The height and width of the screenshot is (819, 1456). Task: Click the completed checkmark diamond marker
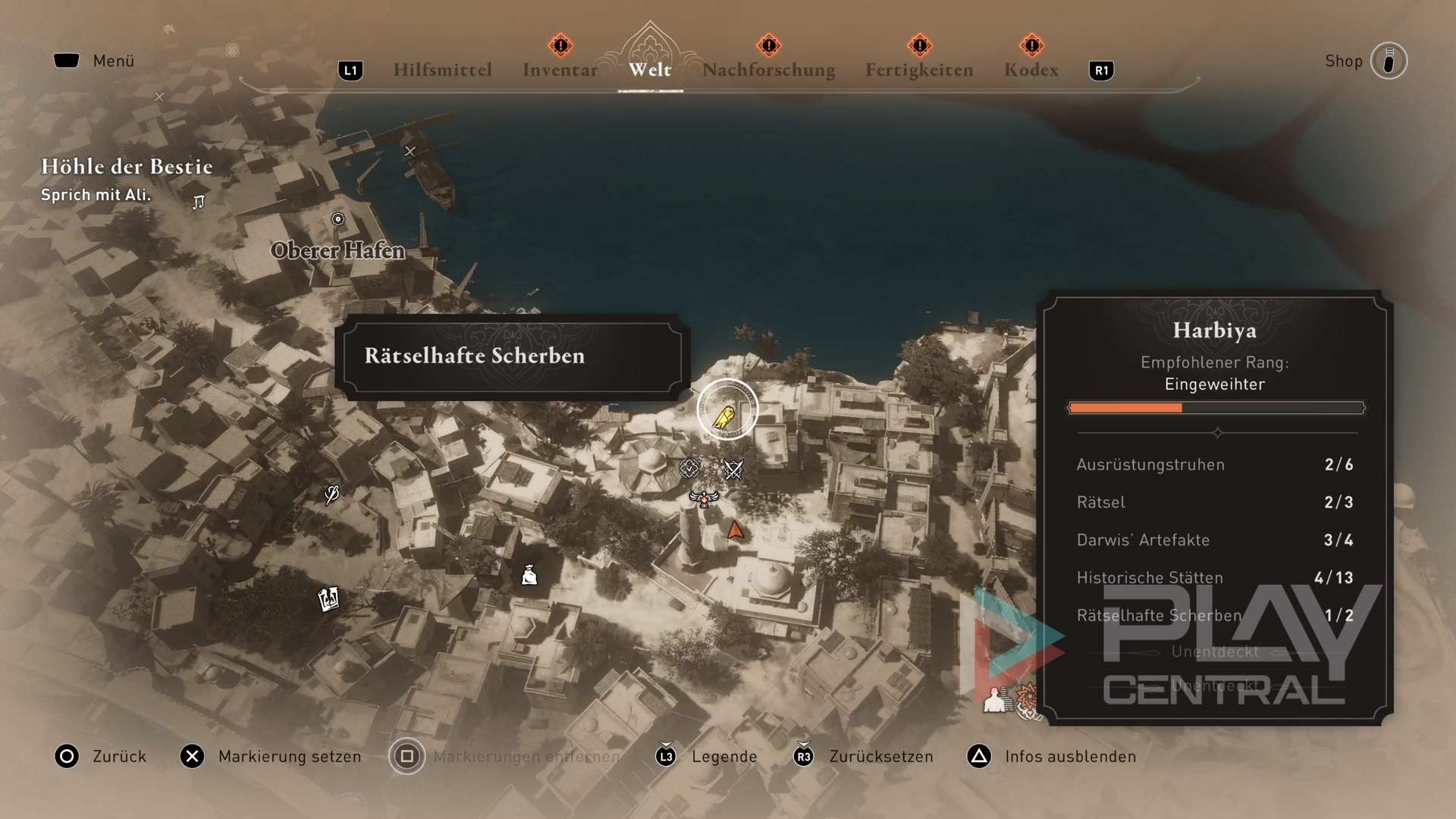[689, 469]
